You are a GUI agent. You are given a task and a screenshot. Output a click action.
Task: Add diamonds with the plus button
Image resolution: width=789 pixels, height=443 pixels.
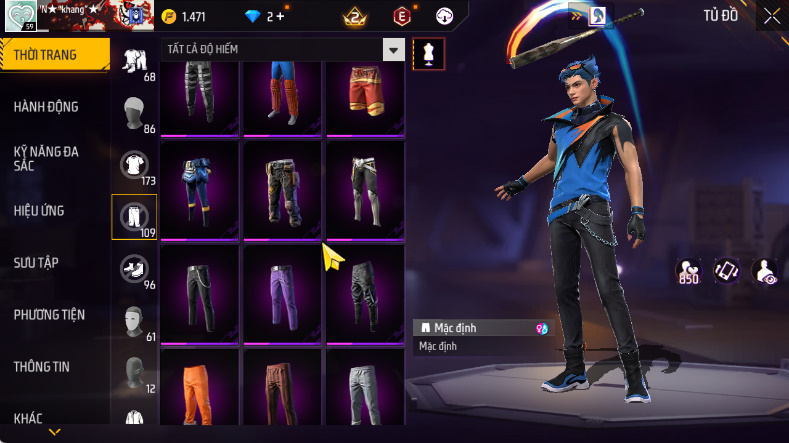pos(279,17)
